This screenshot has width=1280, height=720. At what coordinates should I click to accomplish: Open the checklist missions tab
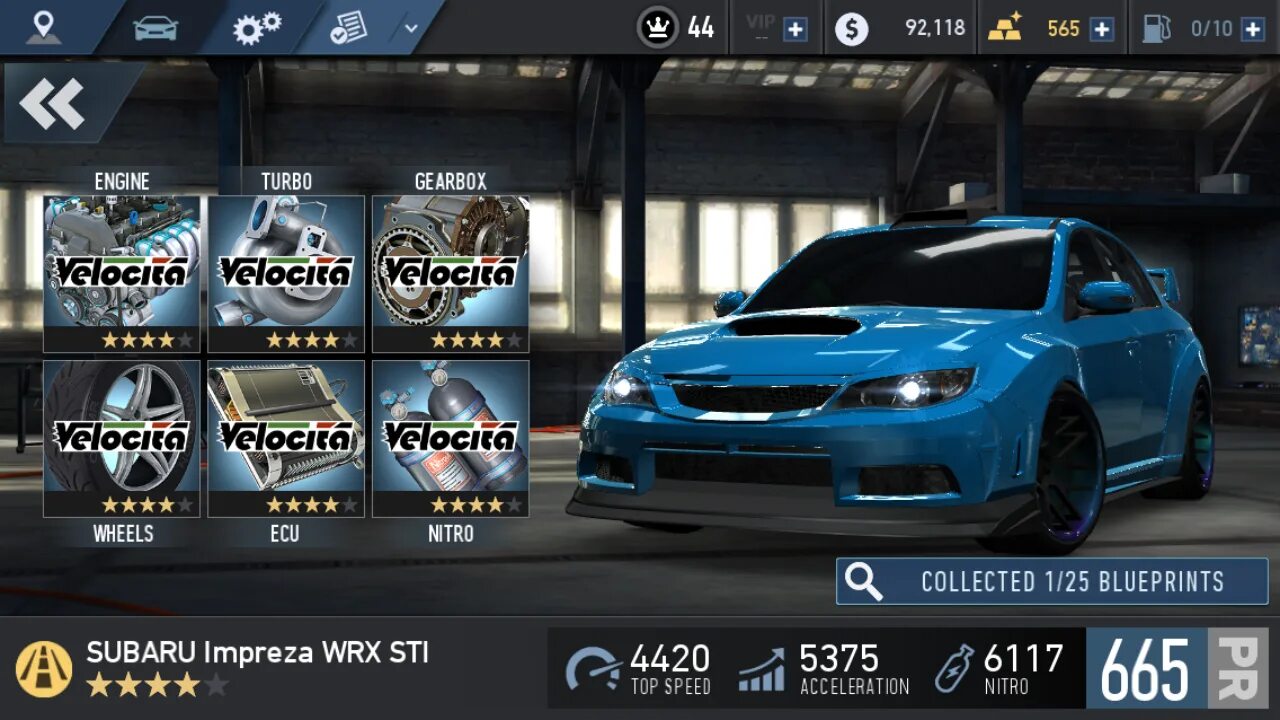click(x=347, y=28)
